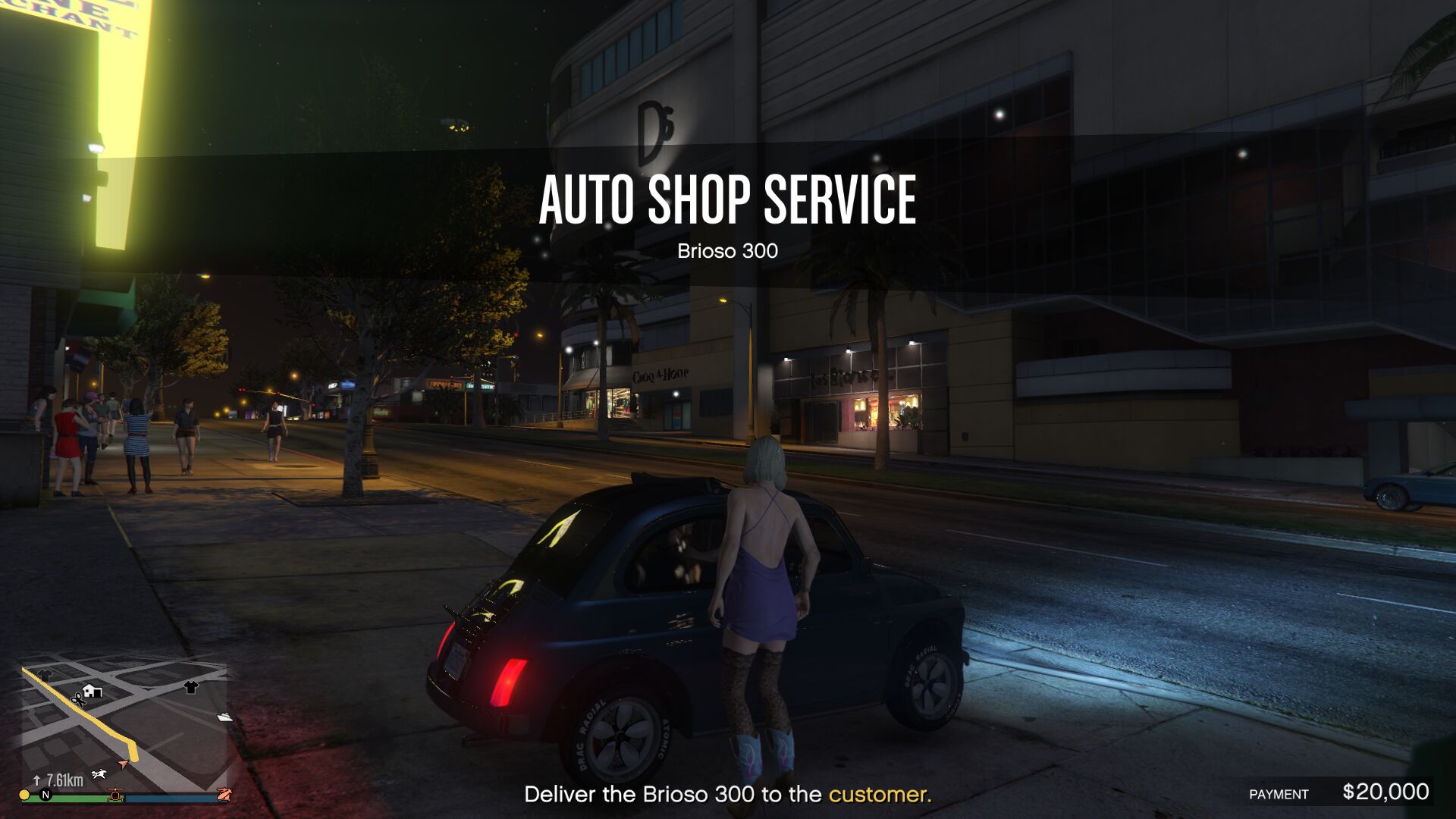The width and height of the screenshot is (1456, 819).
Task: Click the yellow objective destination dot
Action: pos(25,795)
